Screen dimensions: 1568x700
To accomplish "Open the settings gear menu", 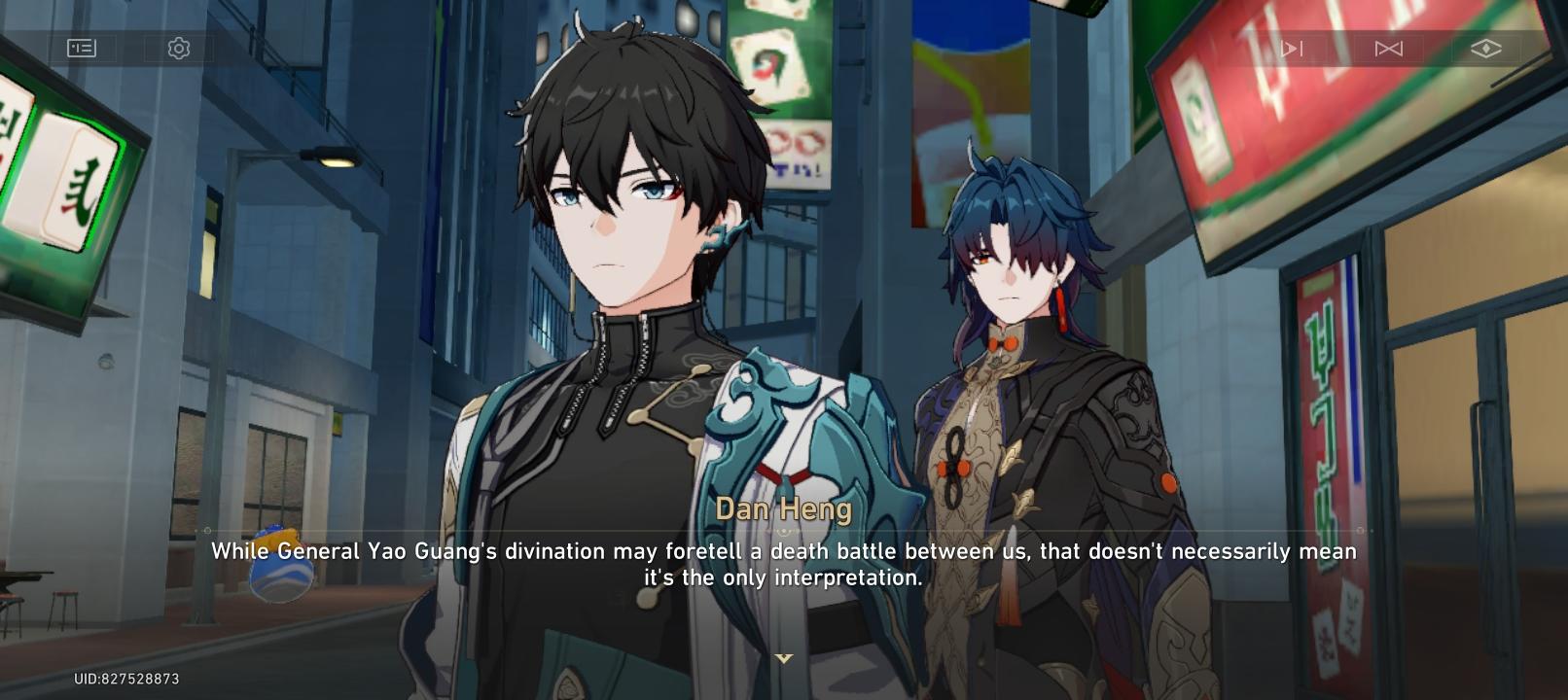I will pyautogui.click(x=177, y=46).
